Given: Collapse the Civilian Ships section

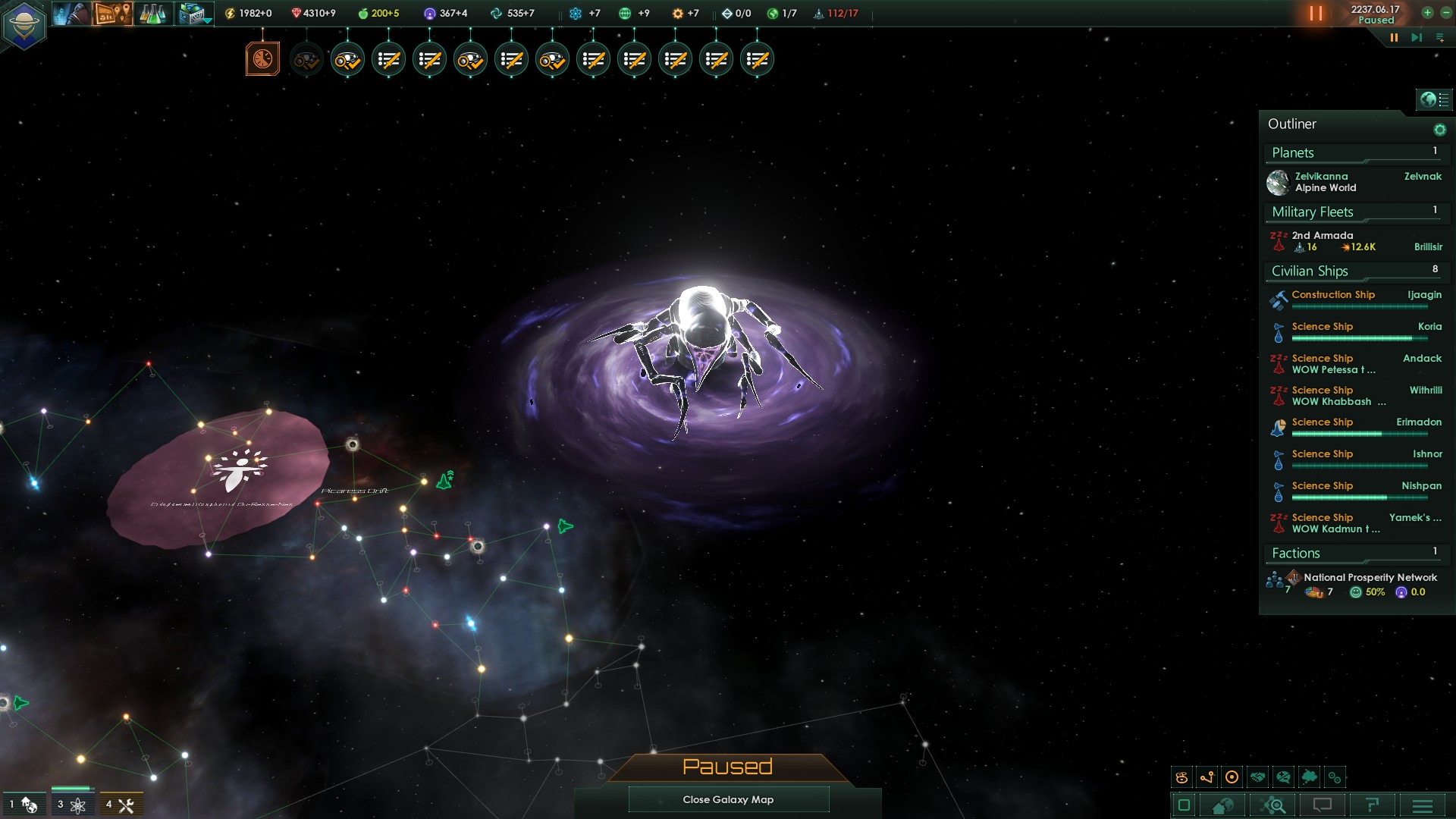Looking at the screenshot, I should (1310, 271).
